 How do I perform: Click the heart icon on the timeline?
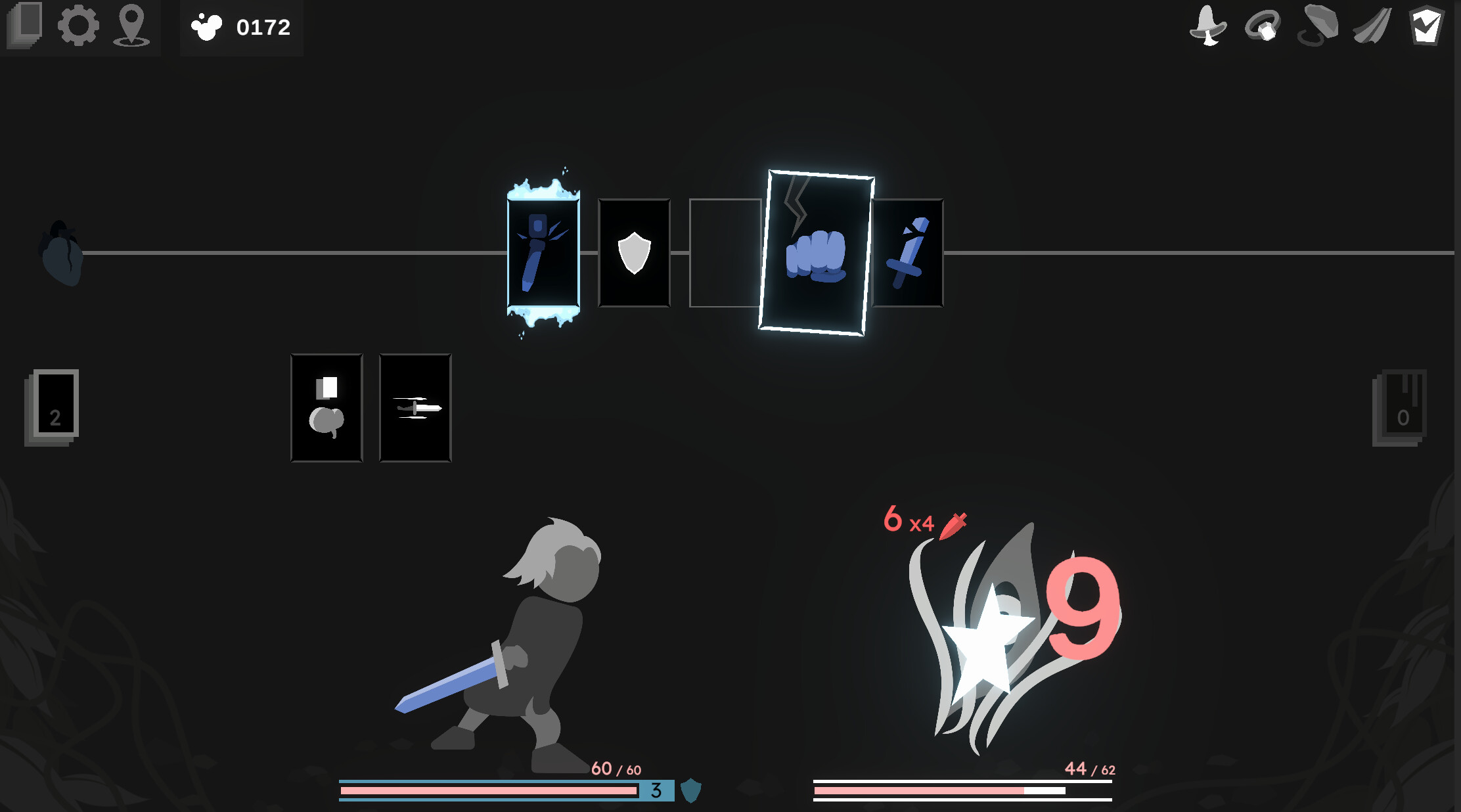61,258
